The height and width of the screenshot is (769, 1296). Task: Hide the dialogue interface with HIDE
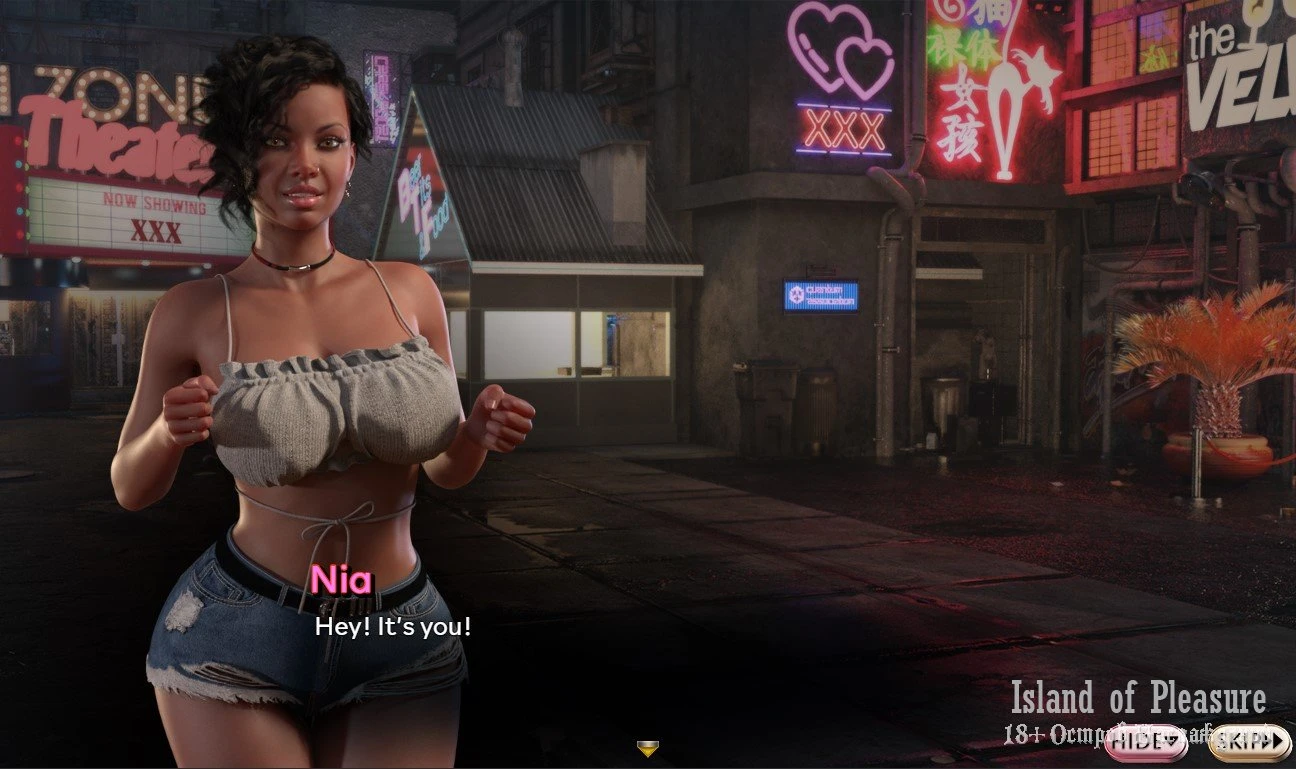1145,741
